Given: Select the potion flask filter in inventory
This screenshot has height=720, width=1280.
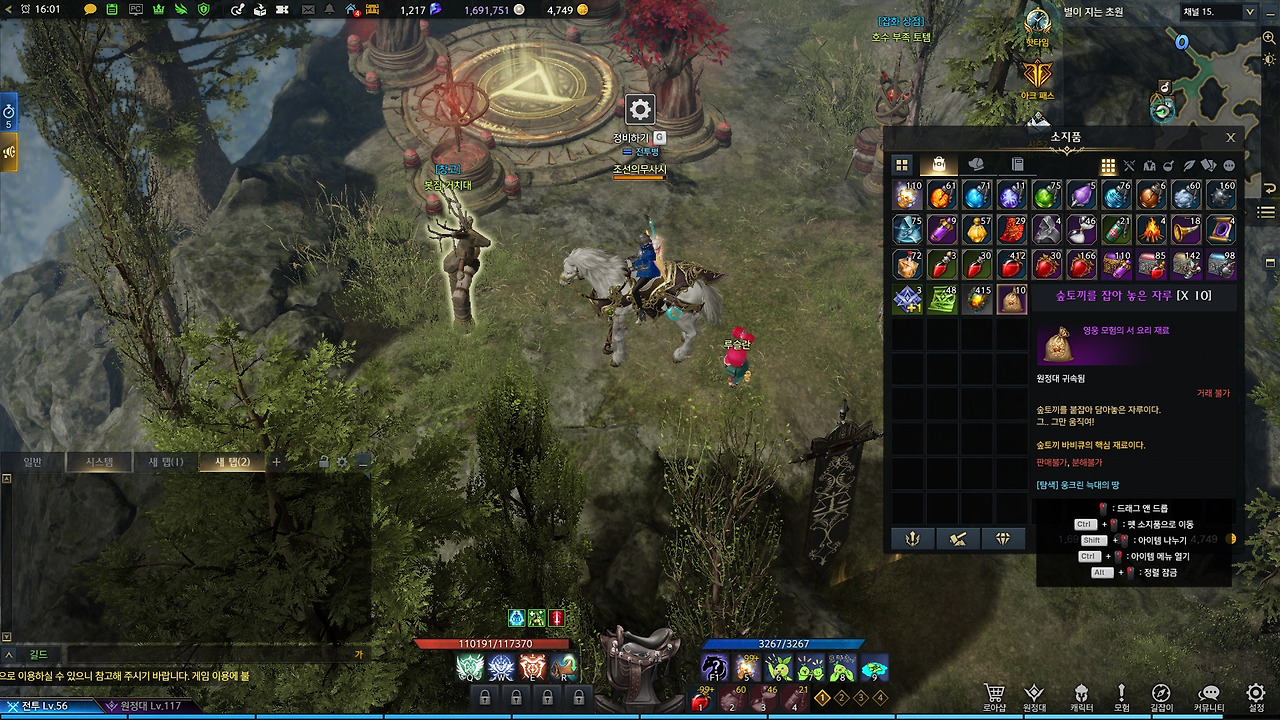Looking at the screenshot, I should pos(1167,164).
